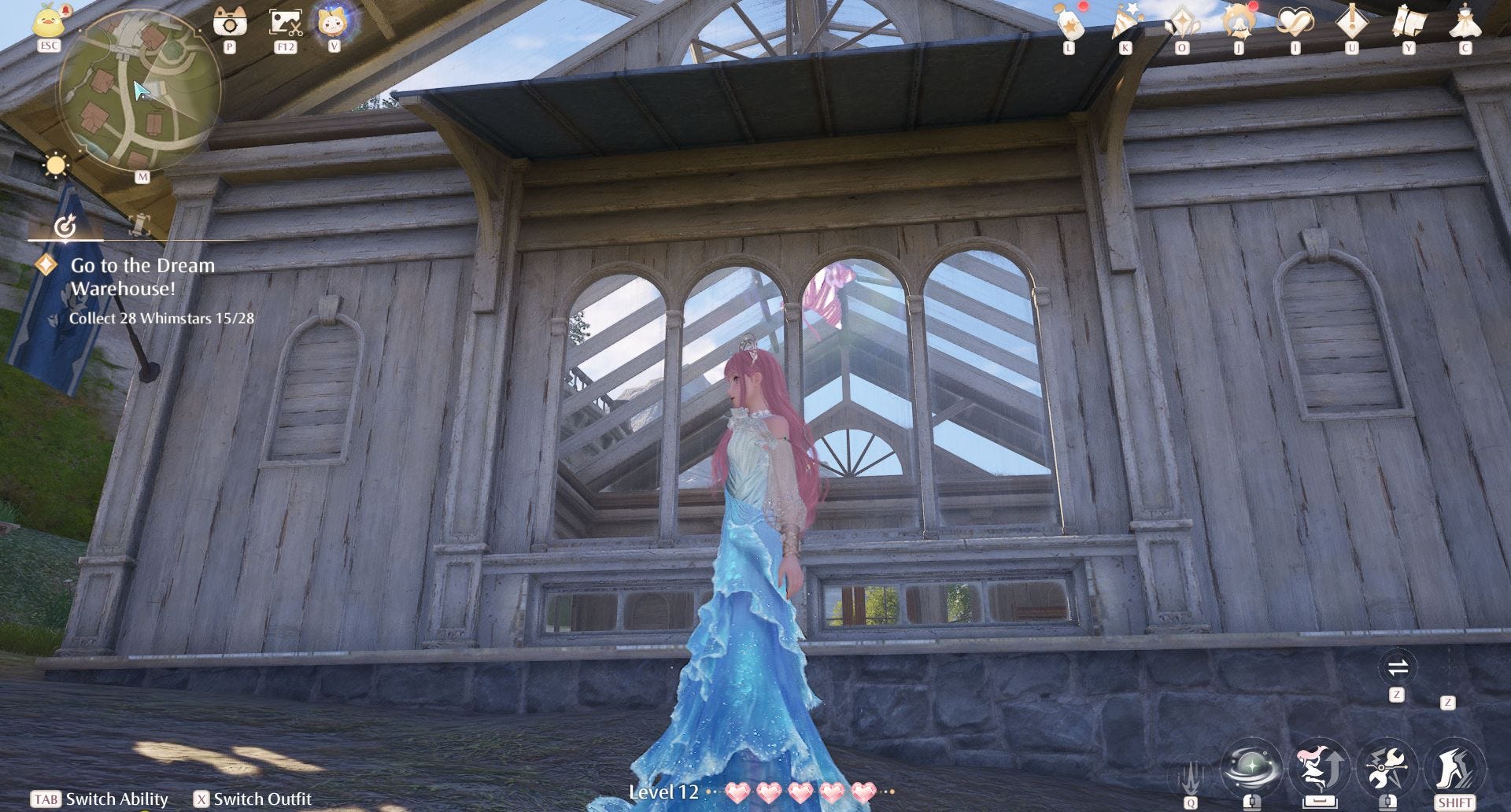Click the swap arrows ability switch button
Viewport: 1511px width, 812px height.
point(1397,669)
